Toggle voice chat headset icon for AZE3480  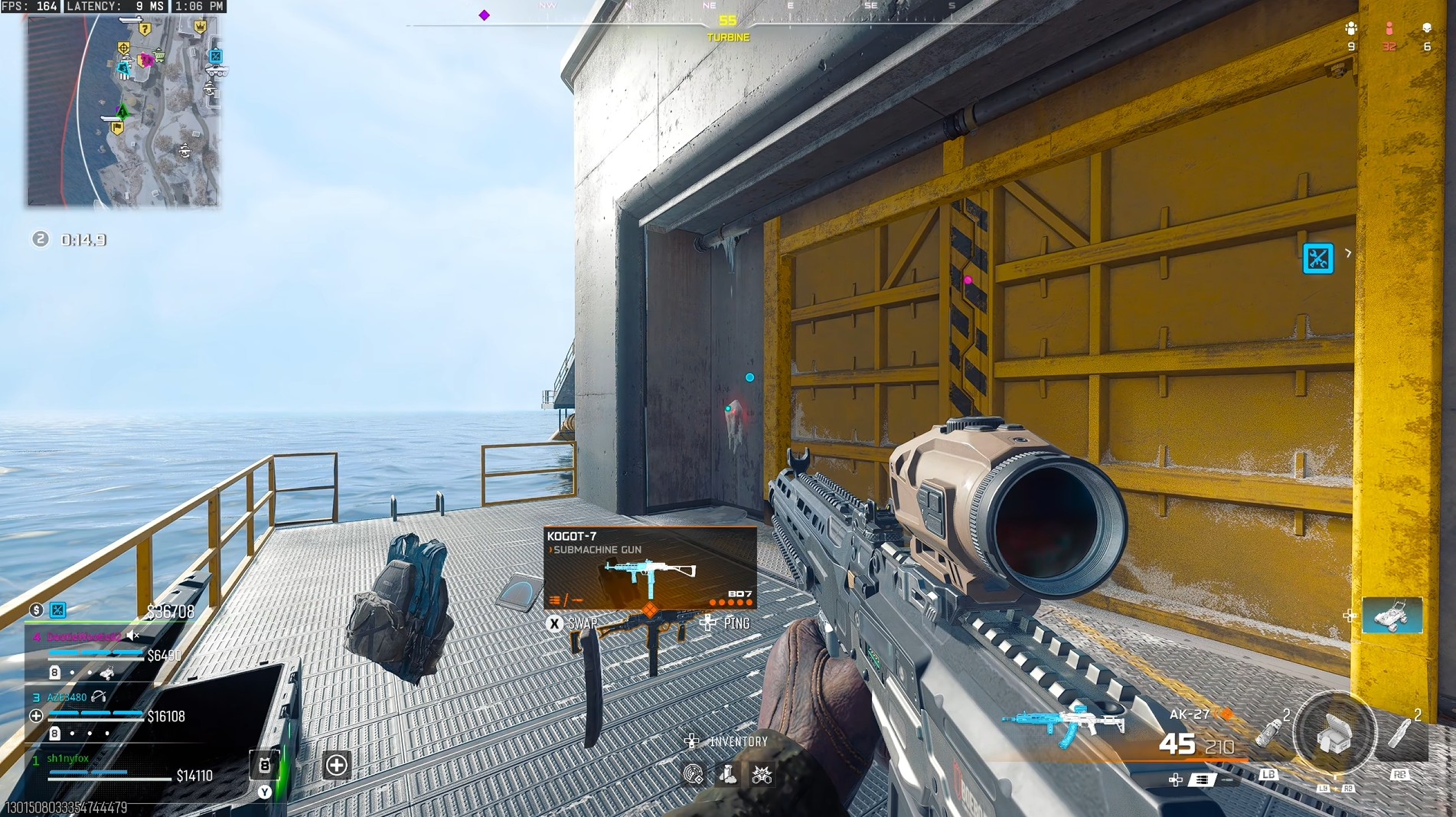(99, 698)
